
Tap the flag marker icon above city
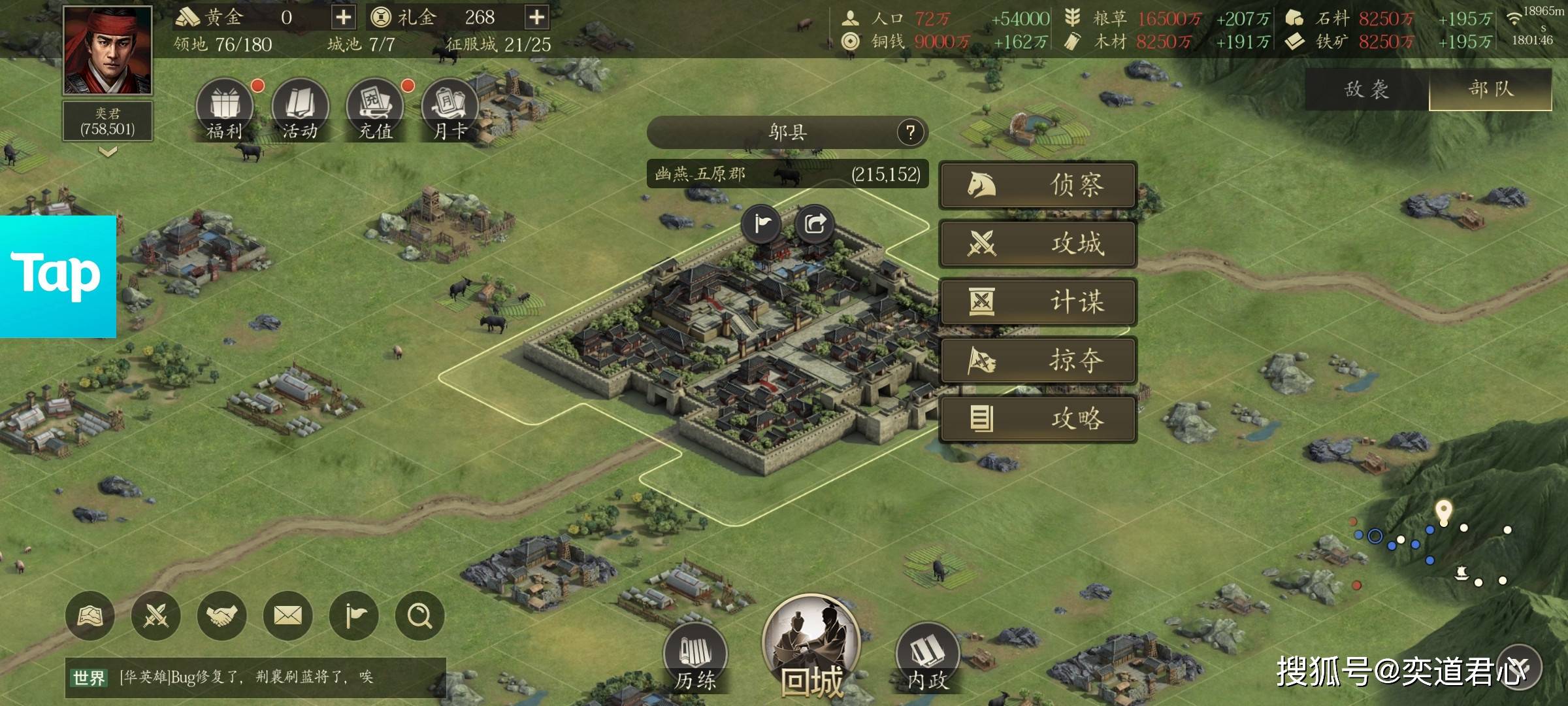point(762,224)
